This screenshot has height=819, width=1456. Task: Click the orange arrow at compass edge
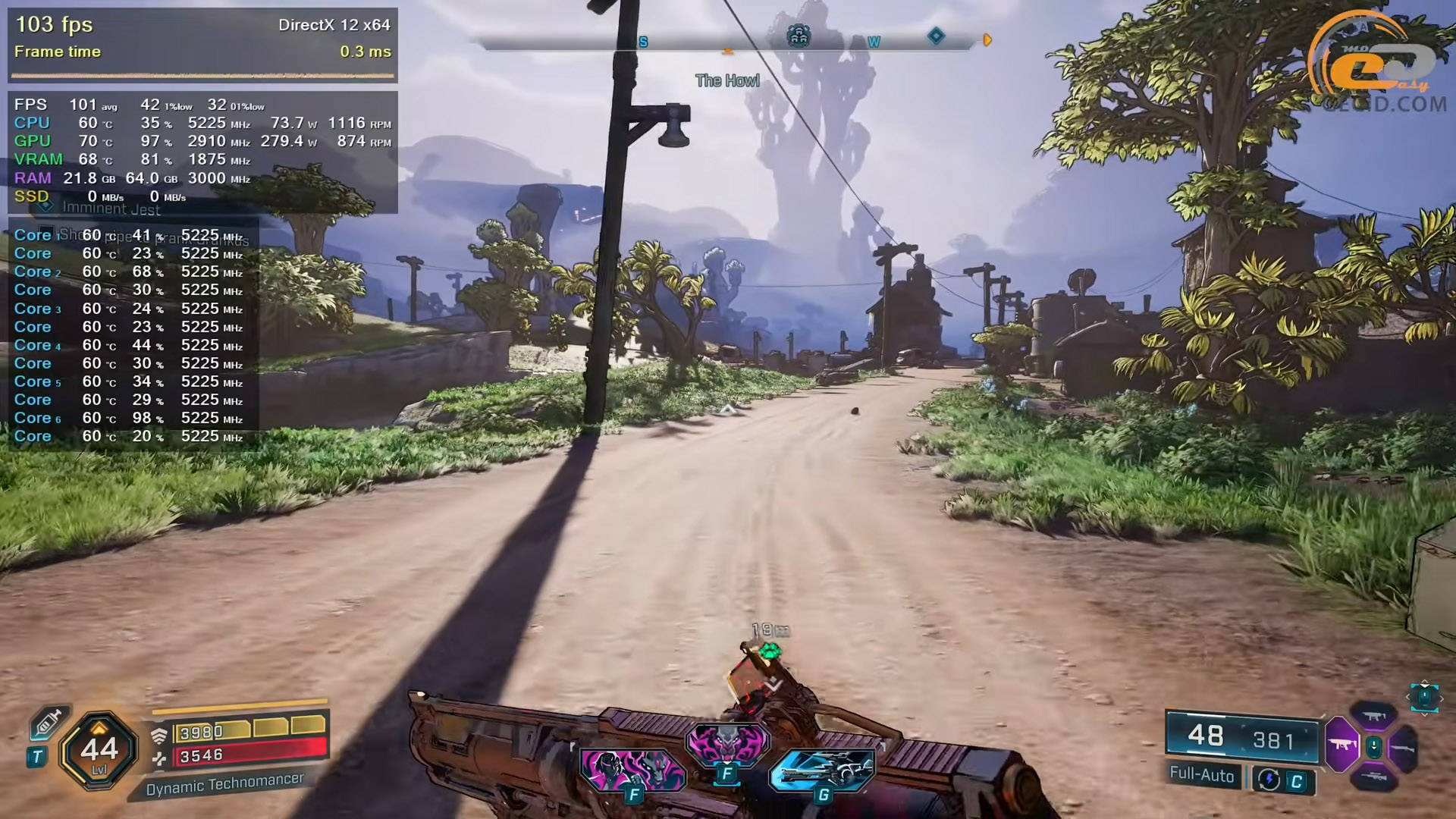click(987, 40)
